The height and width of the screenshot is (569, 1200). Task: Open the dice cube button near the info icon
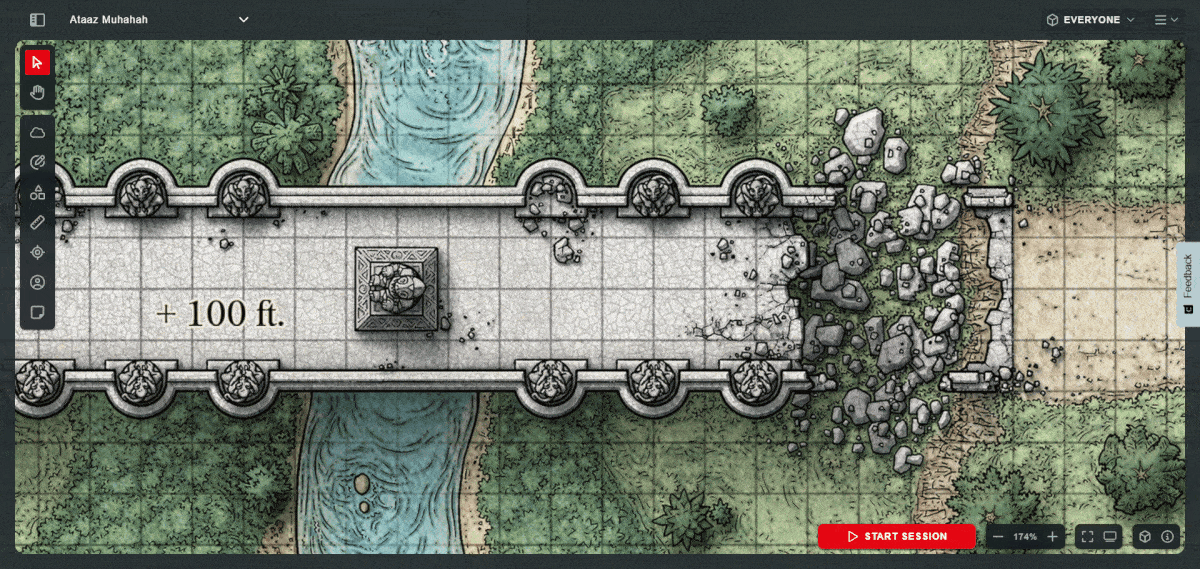click(1145, 537)
